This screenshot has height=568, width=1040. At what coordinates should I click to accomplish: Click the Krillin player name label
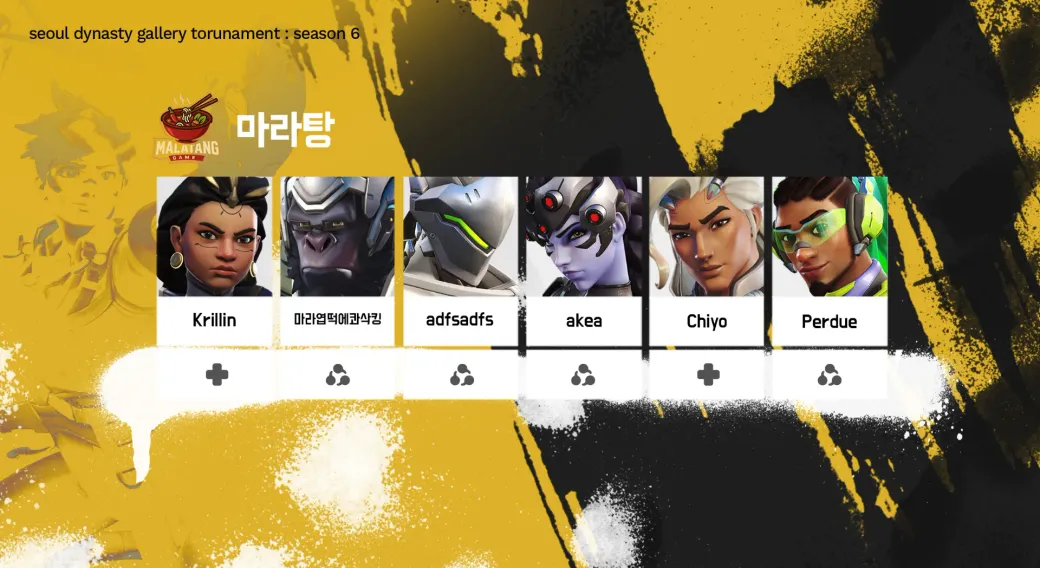[x=214, y=322]
